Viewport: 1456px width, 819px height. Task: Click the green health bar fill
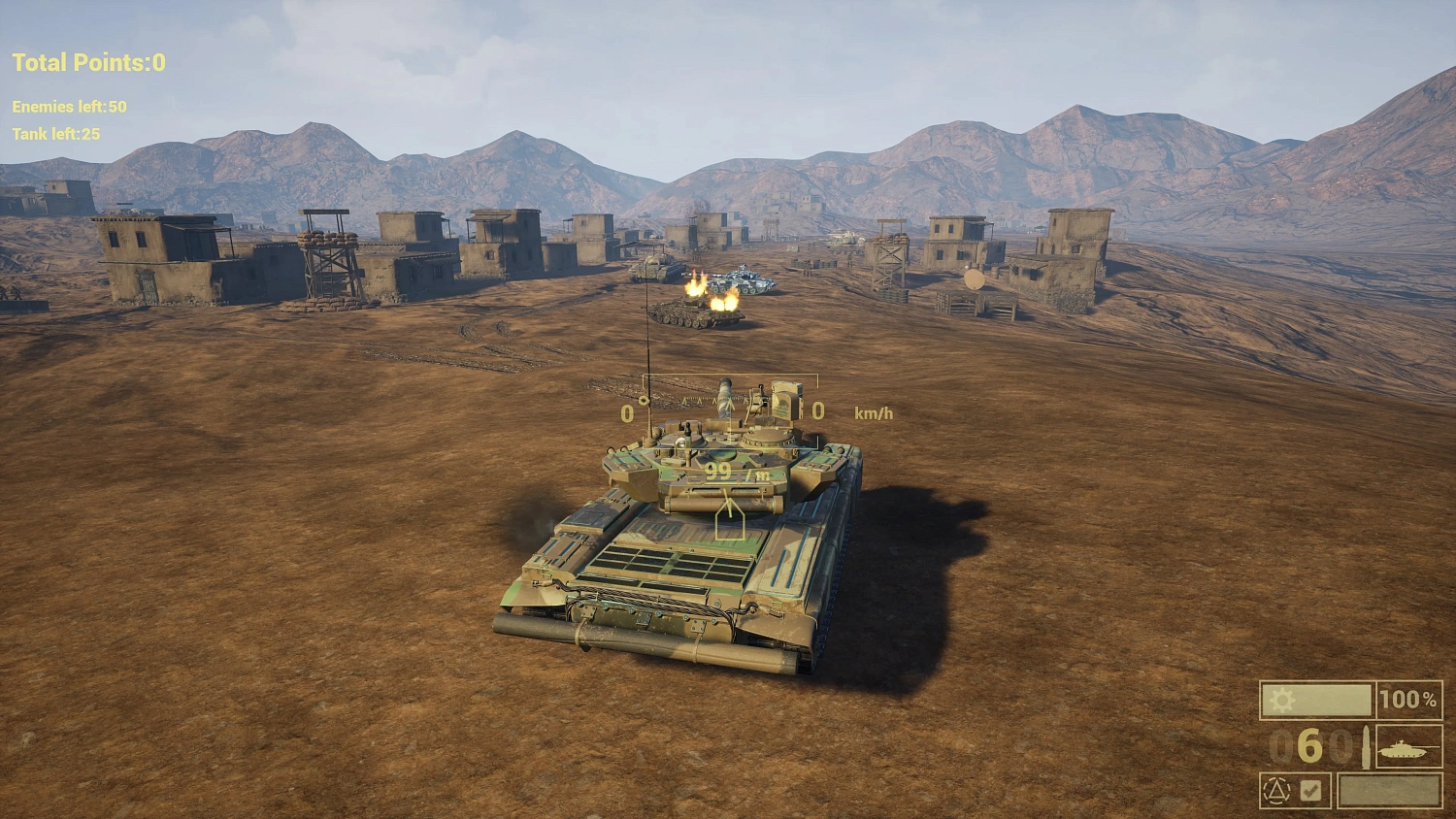(x=1320, y=700)
